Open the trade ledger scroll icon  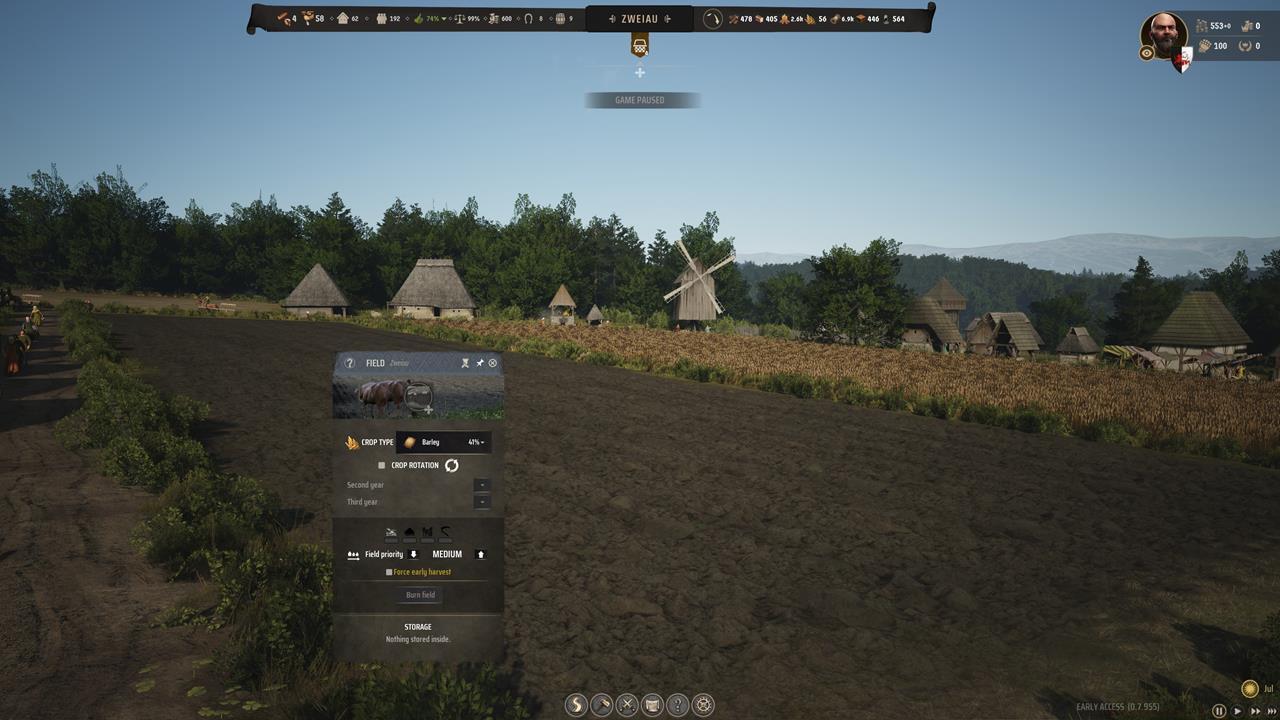654,705
